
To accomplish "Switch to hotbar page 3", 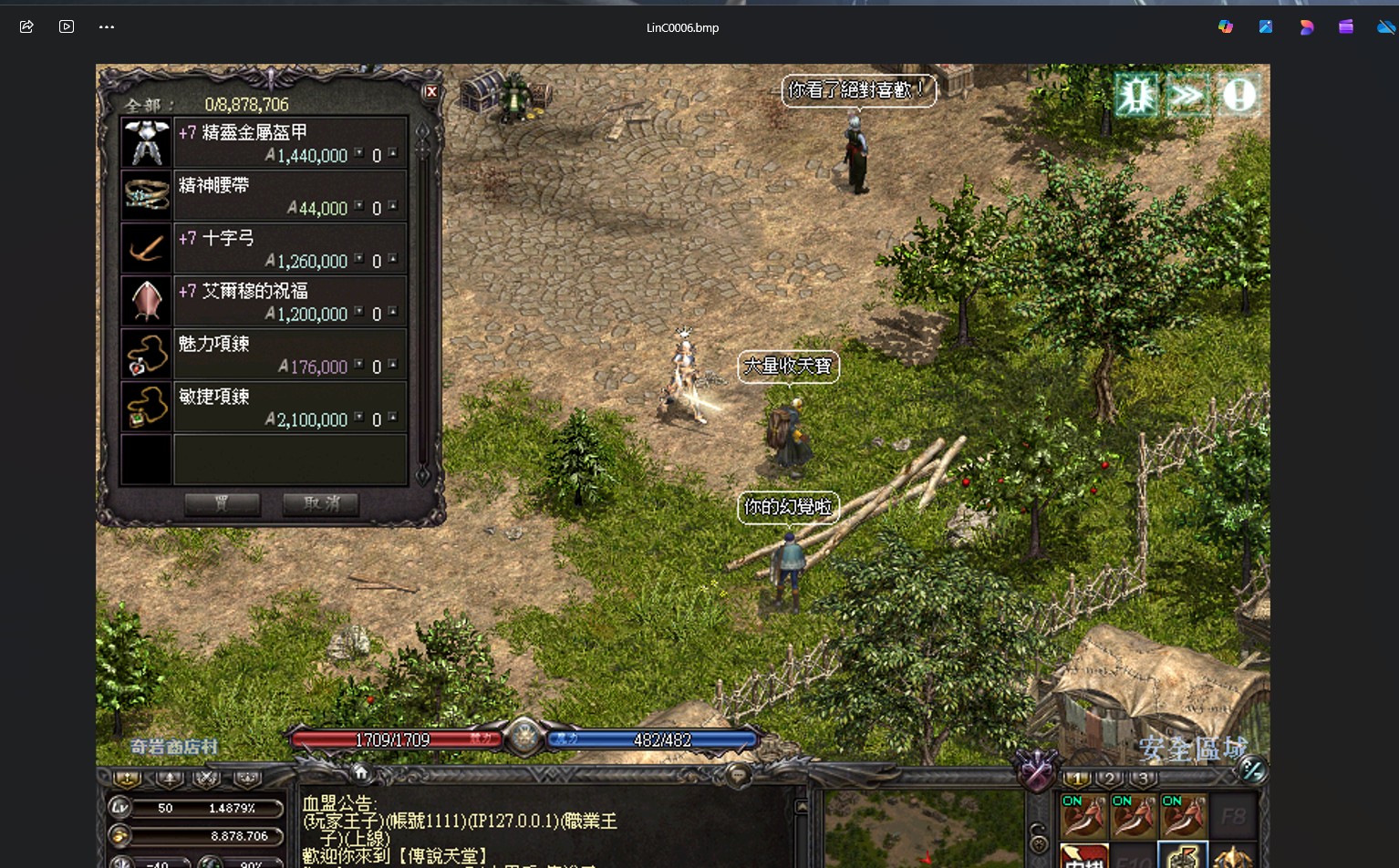I will [1143, 779].
